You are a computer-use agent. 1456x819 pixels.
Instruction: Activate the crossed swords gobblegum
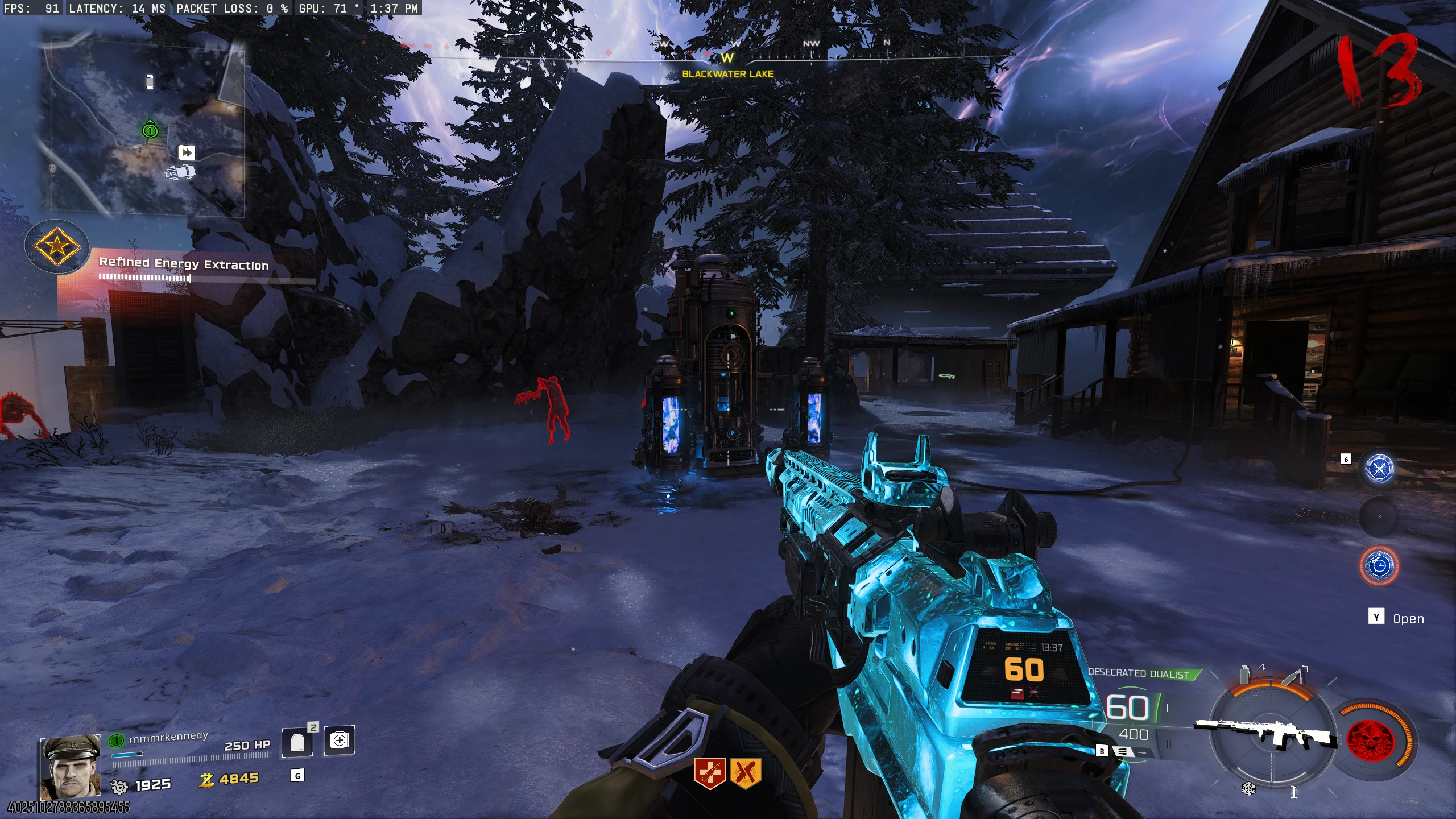click(x=1379, y=469)
